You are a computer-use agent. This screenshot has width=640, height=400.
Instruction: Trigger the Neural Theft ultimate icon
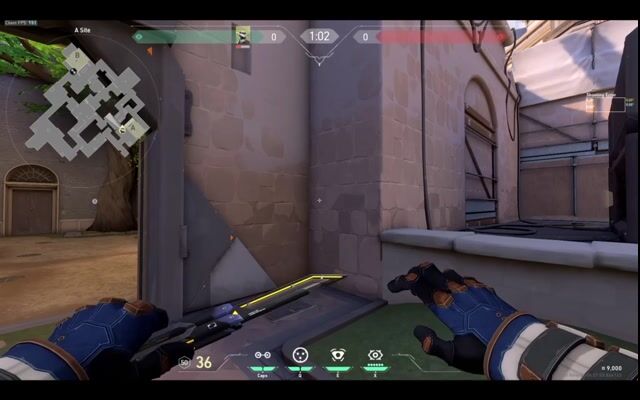coord(375,355)
